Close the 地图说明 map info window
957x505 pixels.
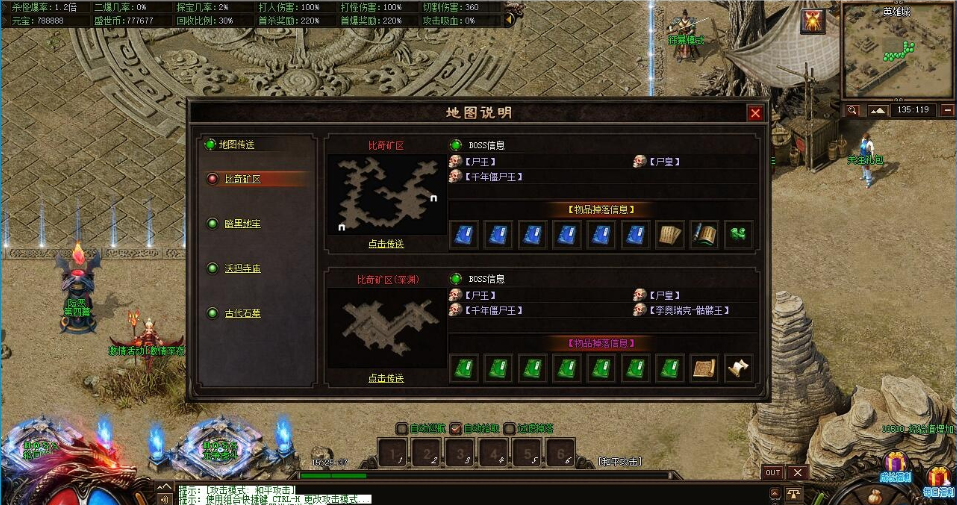point(755,113)
